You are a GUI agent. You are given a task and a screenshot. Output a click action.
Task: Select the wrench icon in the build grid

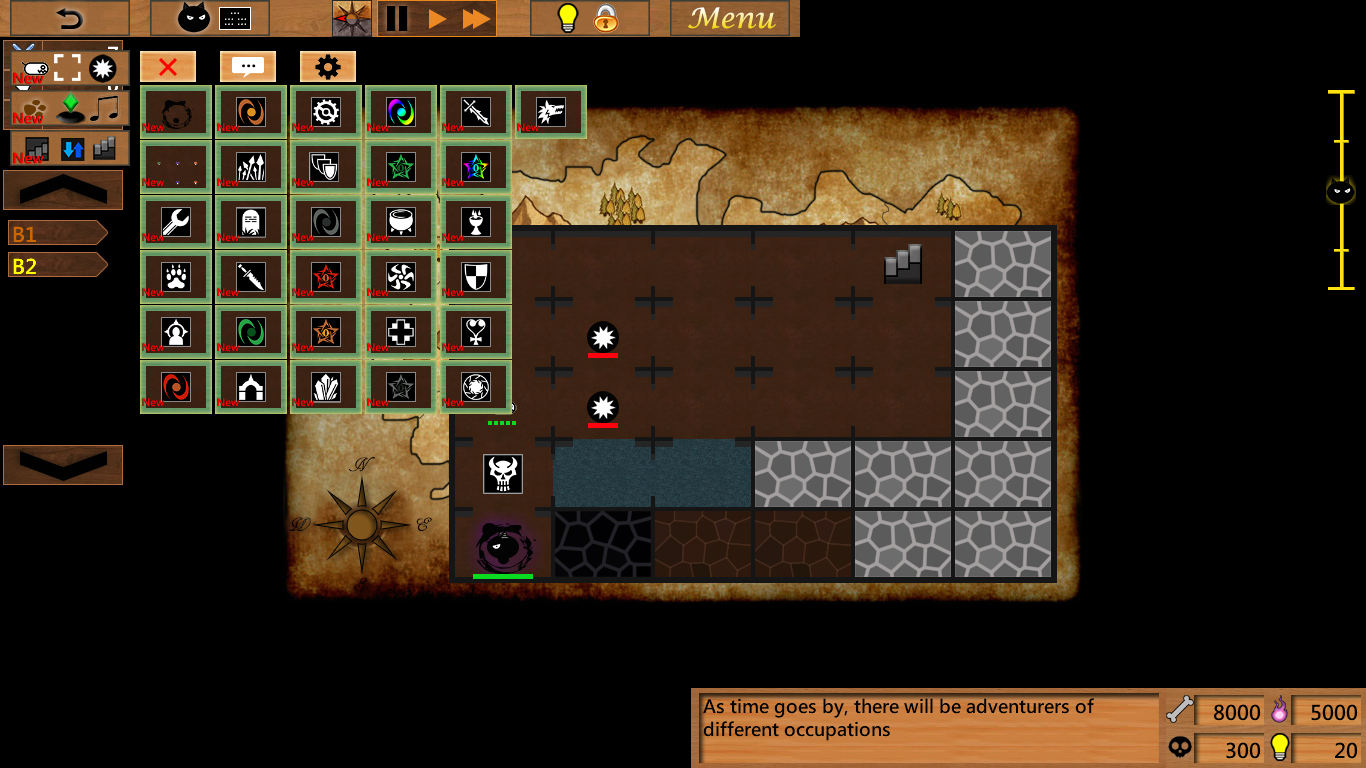tap(175, 222)
